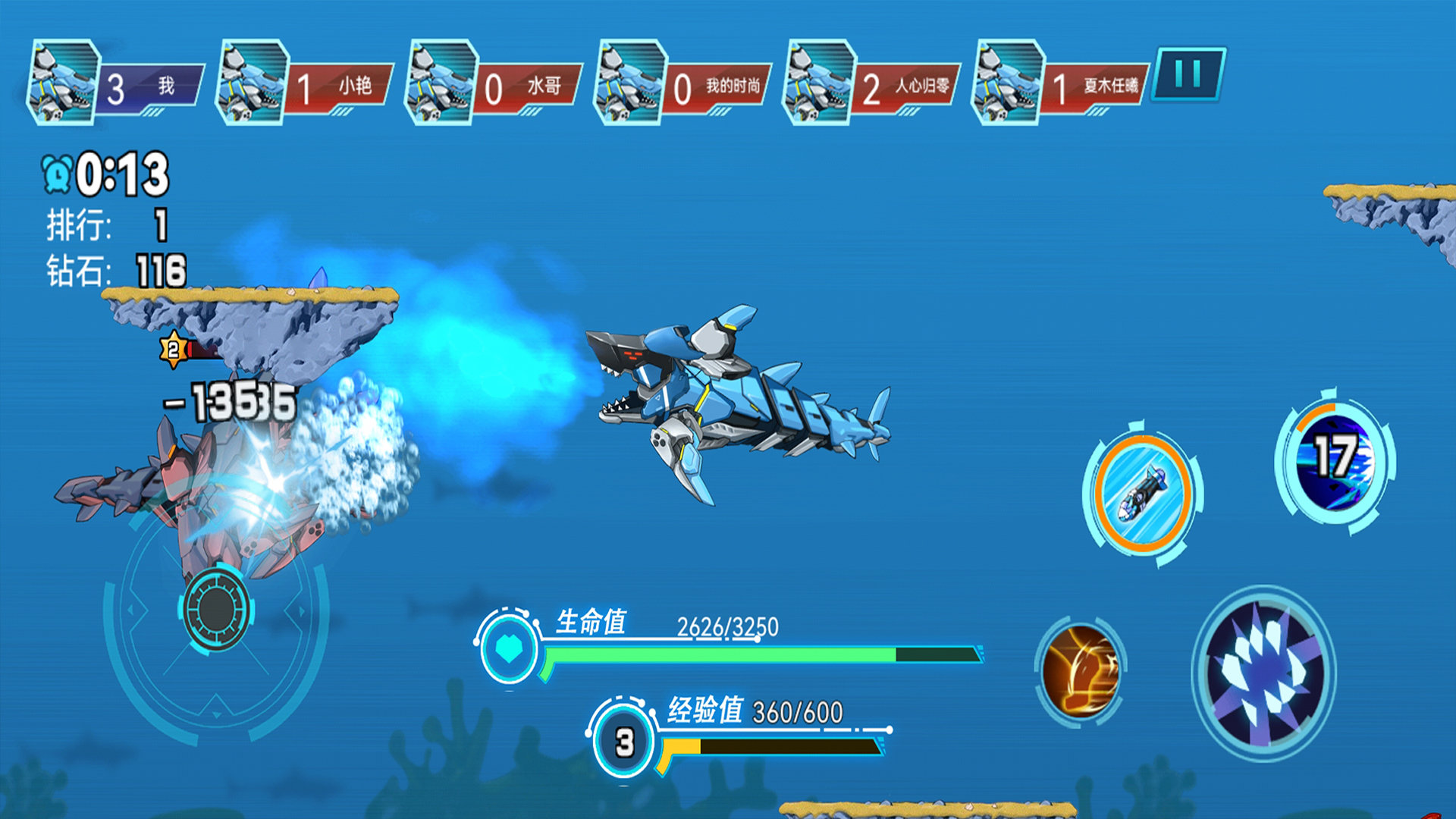Activate the torpedo missile skill
Image resolution: width=1456 pixels, height=819 pixels.
coord(1143,494)
